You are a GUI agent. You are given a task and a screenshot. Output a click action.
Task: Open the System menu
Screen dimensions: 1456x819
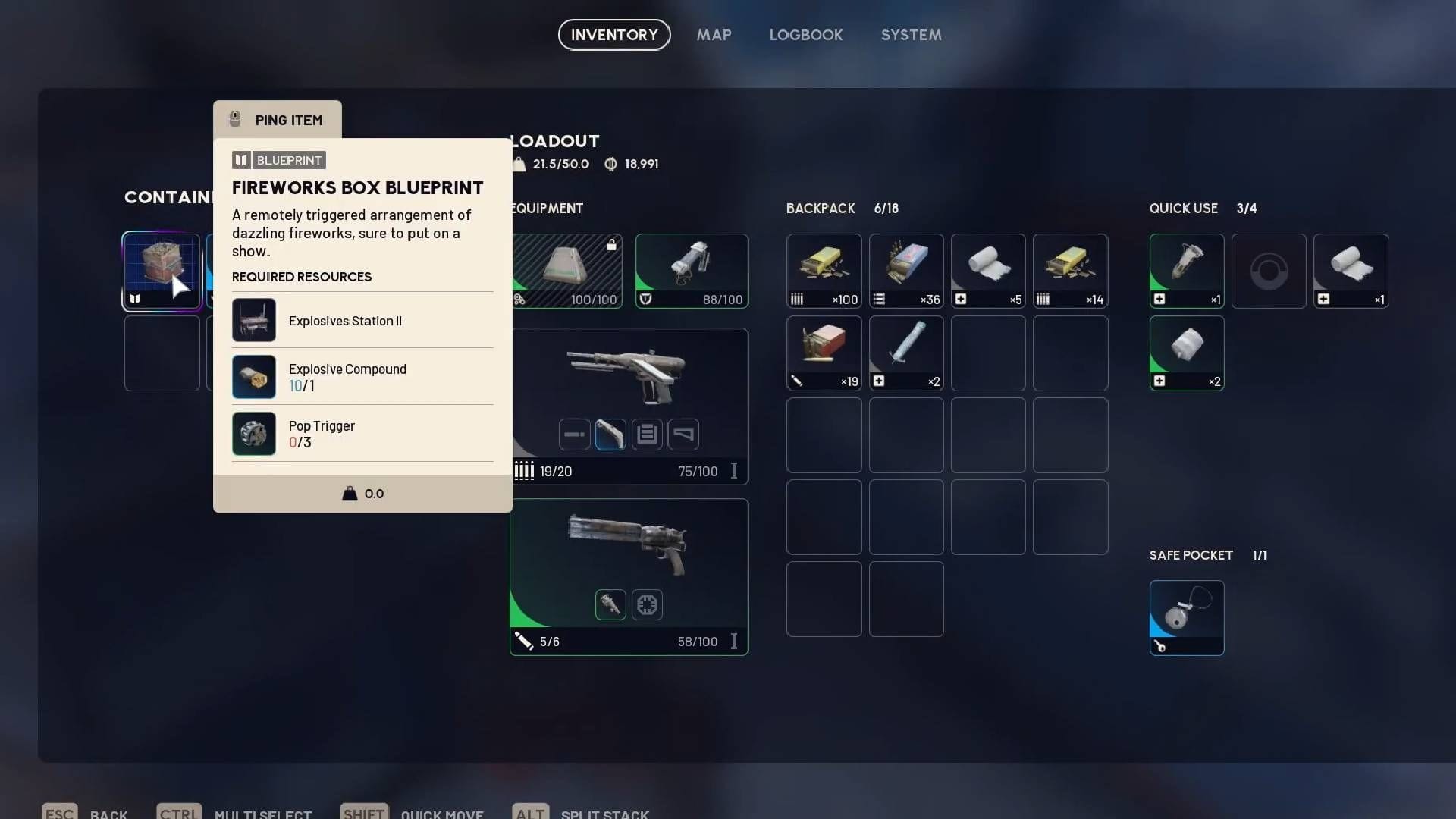click(910, 35)
